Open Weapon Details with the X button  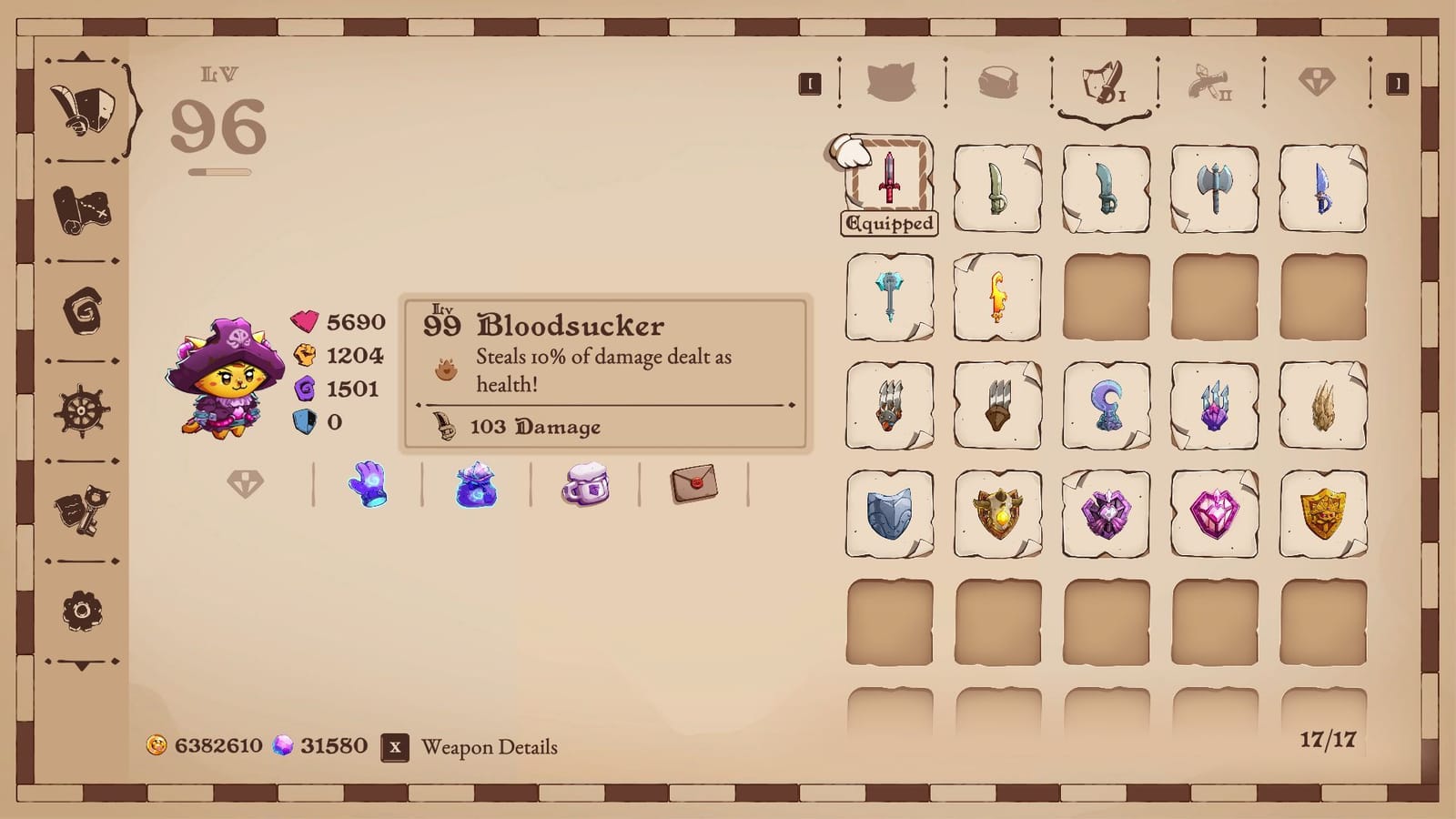click(x=393, y=747)
